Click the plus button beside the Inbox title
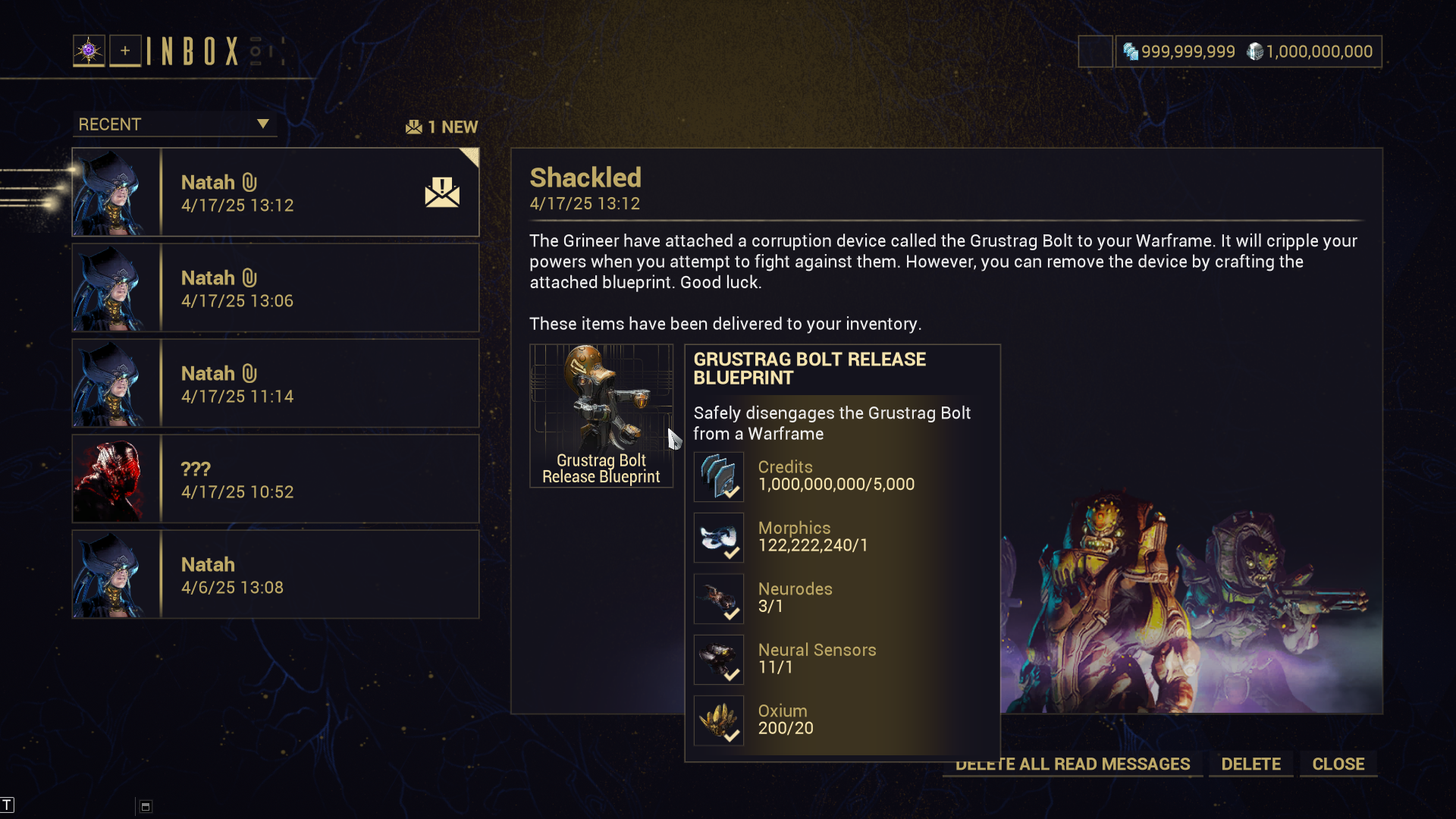Viewport: 1456px width, 819px height. [x=125, y=51]
